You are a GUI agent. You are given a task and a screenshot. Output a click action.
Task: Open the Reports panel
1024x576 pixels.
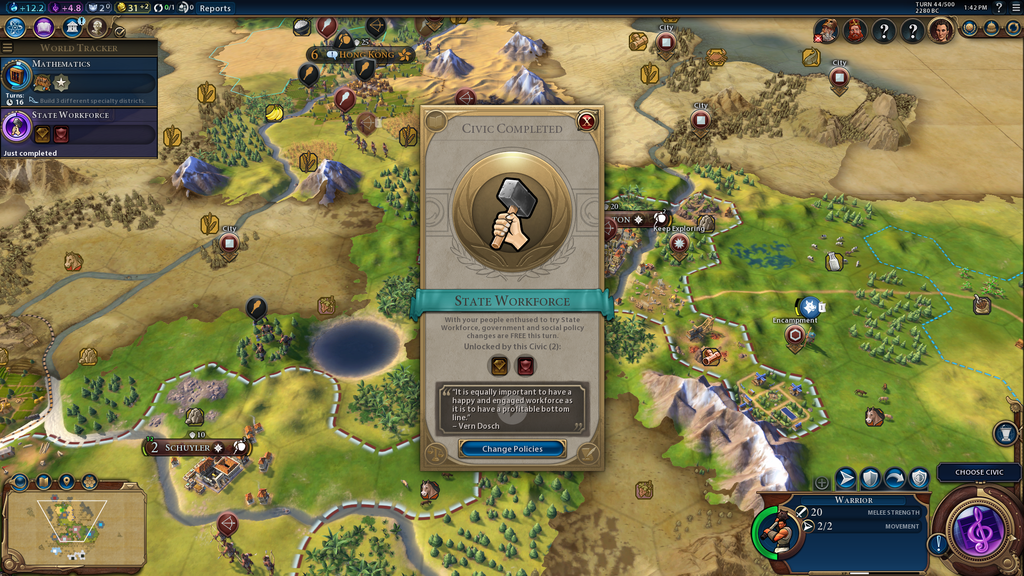point(215,8)
